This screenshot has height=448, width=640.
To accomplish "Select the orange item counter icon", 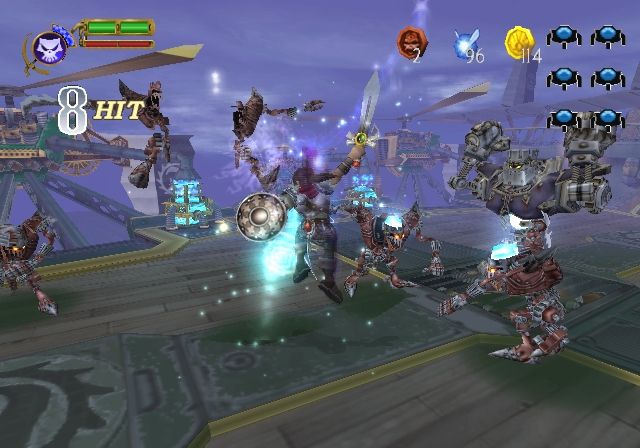I will pyautogui.click(x=410, y=41).
